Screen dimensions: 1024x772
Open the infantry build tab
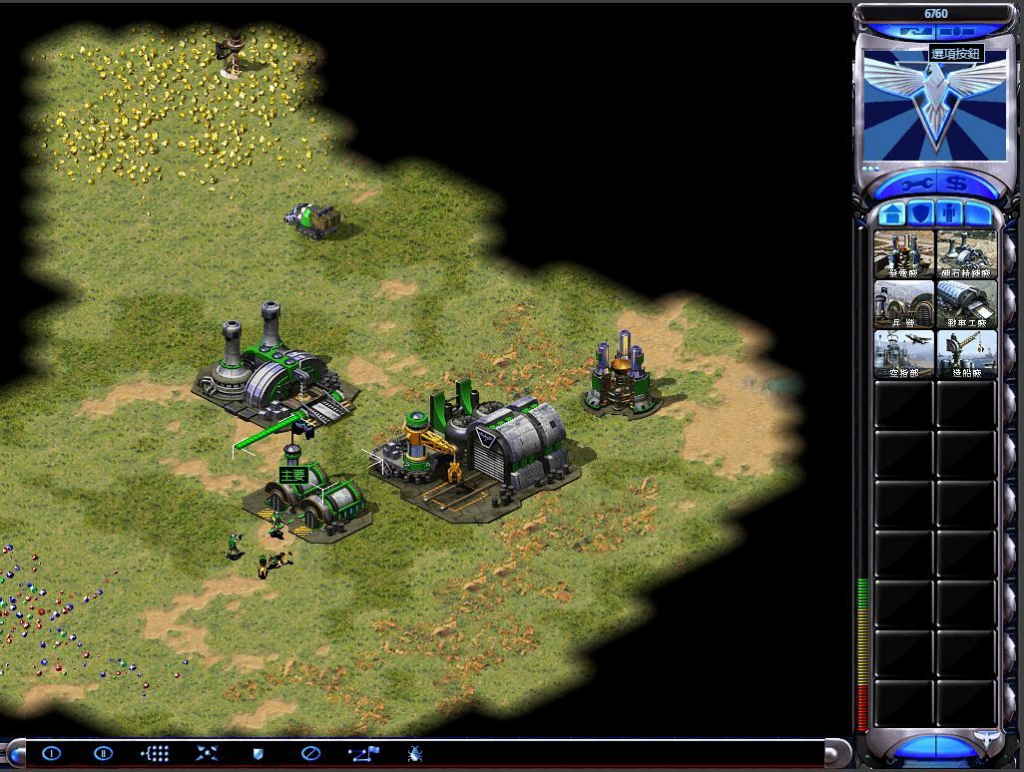point(948,214)
